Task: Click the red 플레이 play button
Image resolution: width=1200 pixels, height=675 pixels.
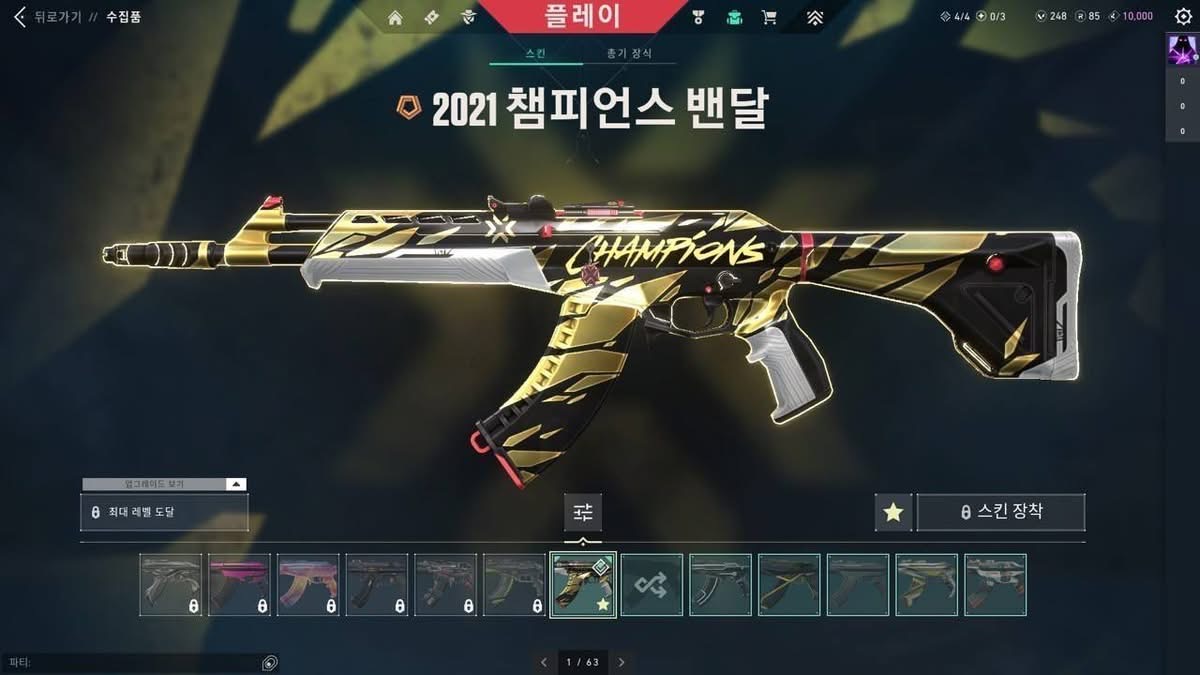Action: pos(583,16)
